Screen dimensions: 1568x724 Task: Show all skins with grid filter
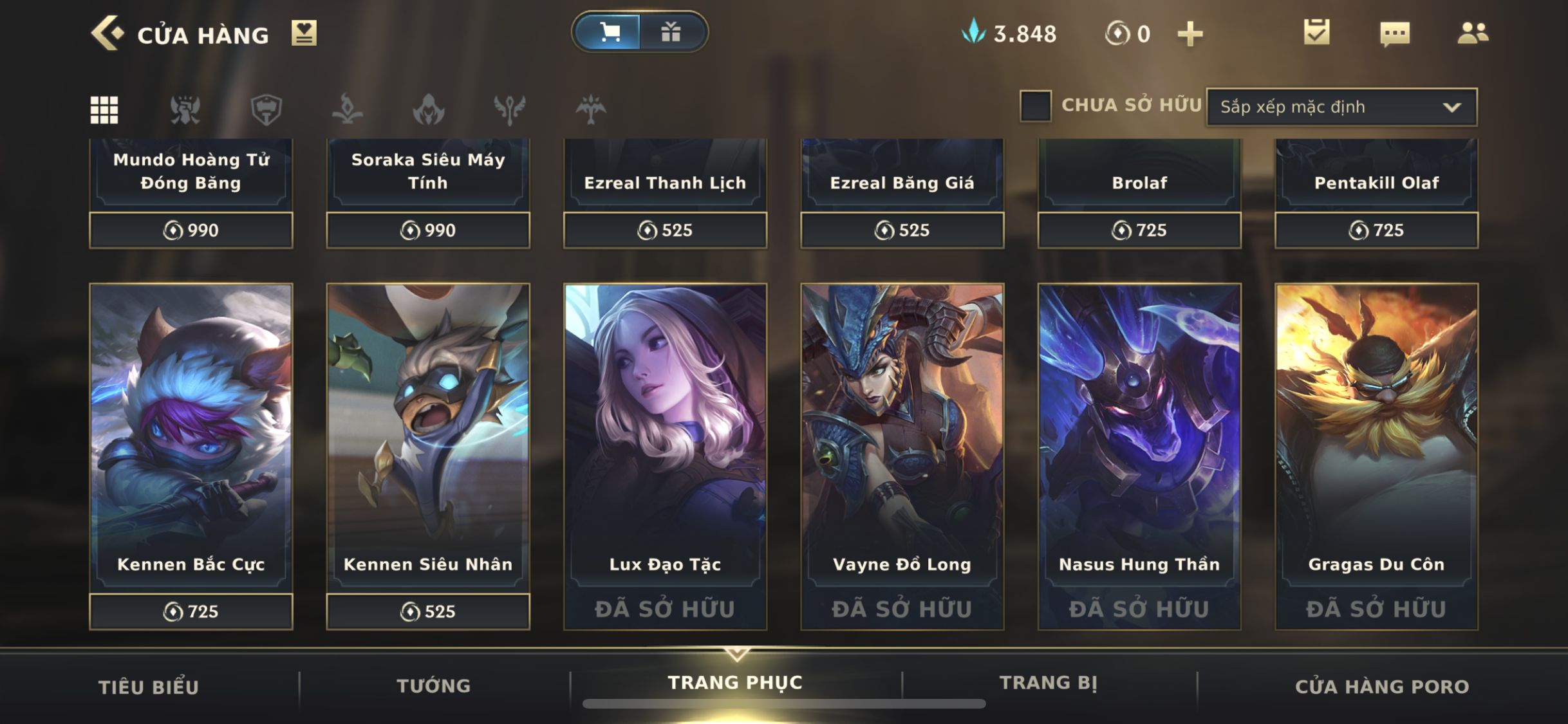(104, 109)
